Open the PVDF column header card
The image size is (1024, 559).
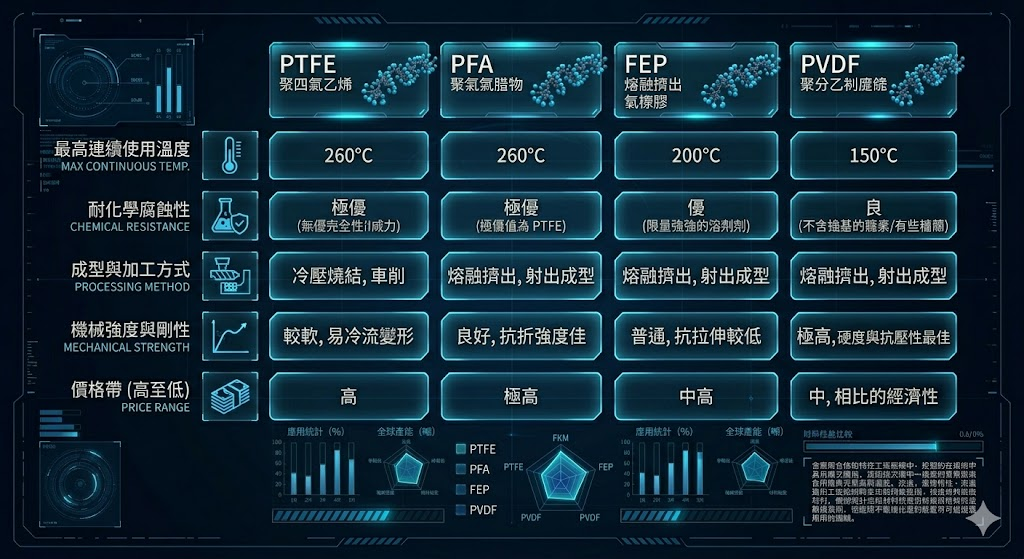tap(873, 80)
